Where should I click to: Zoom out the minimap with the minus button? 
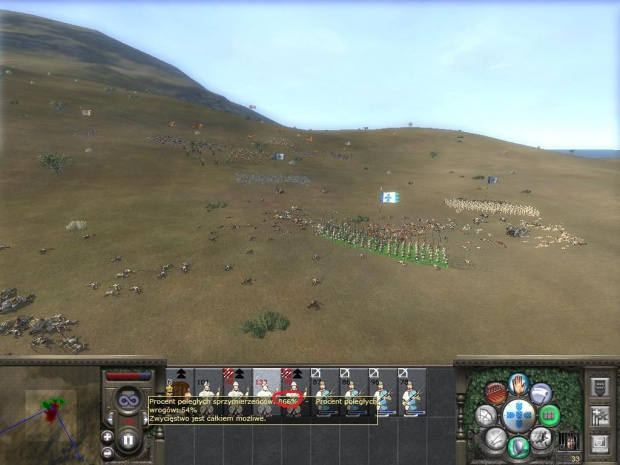(x=108, y=451)
